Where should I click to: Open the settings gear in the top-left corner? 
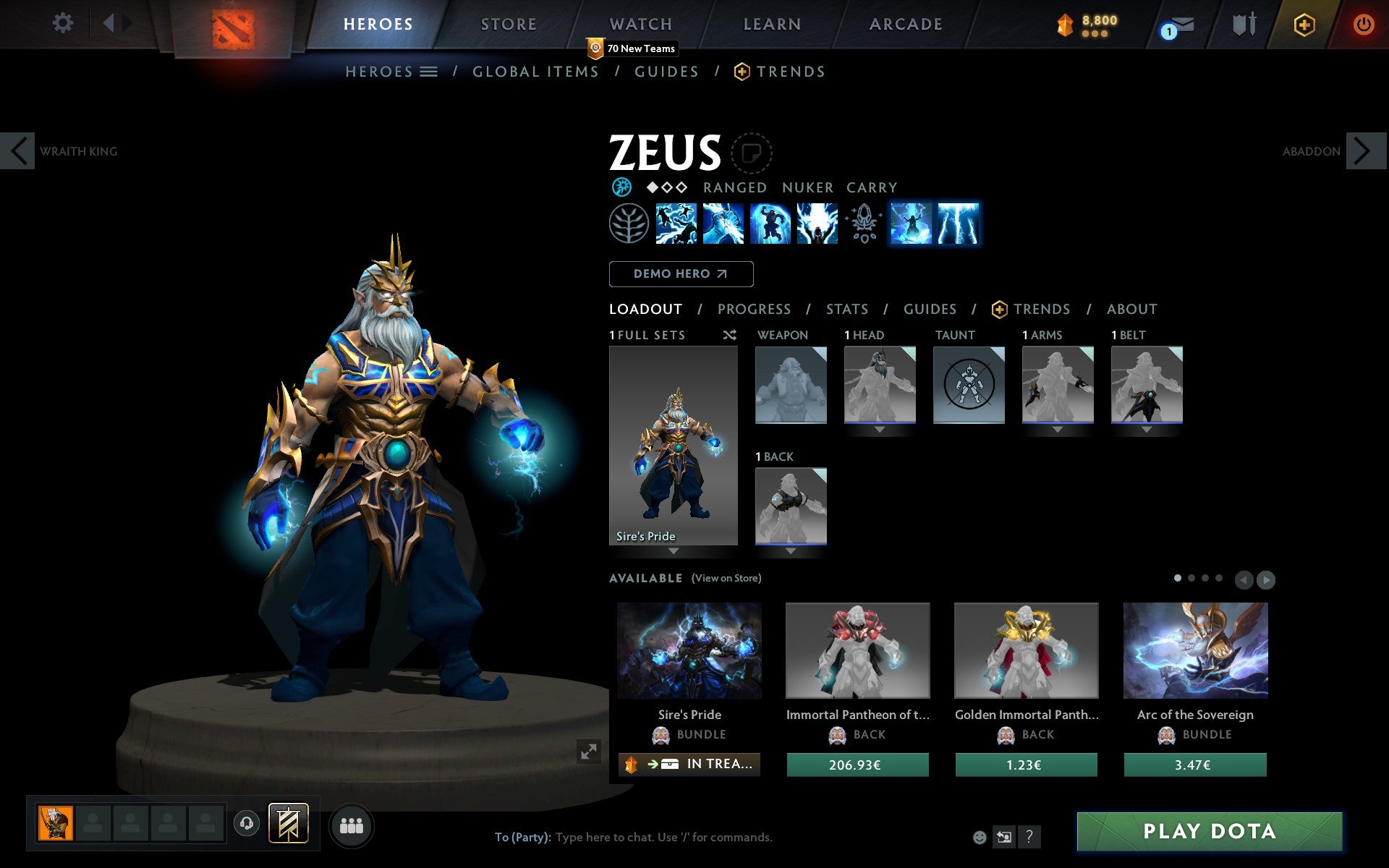64,24
